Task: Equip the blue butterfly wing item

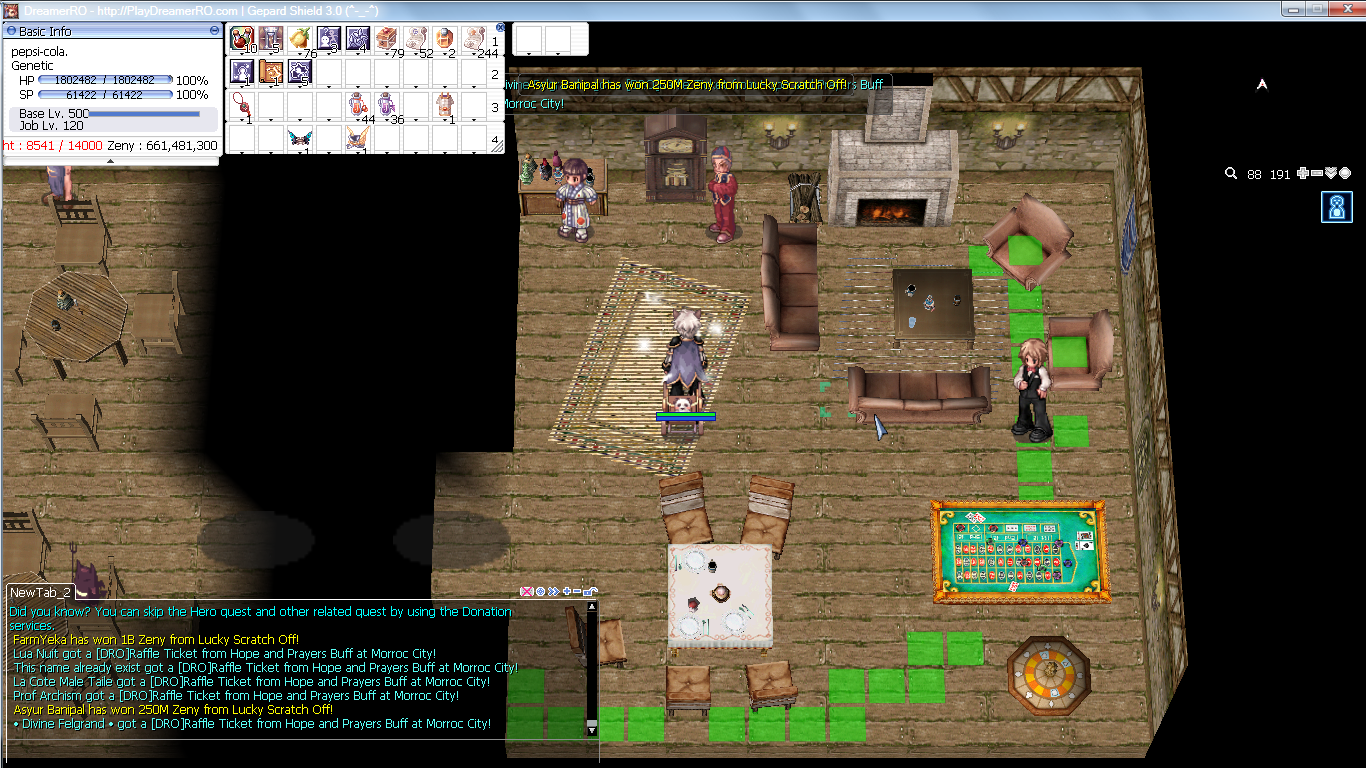Action: (x=299, y=138)
